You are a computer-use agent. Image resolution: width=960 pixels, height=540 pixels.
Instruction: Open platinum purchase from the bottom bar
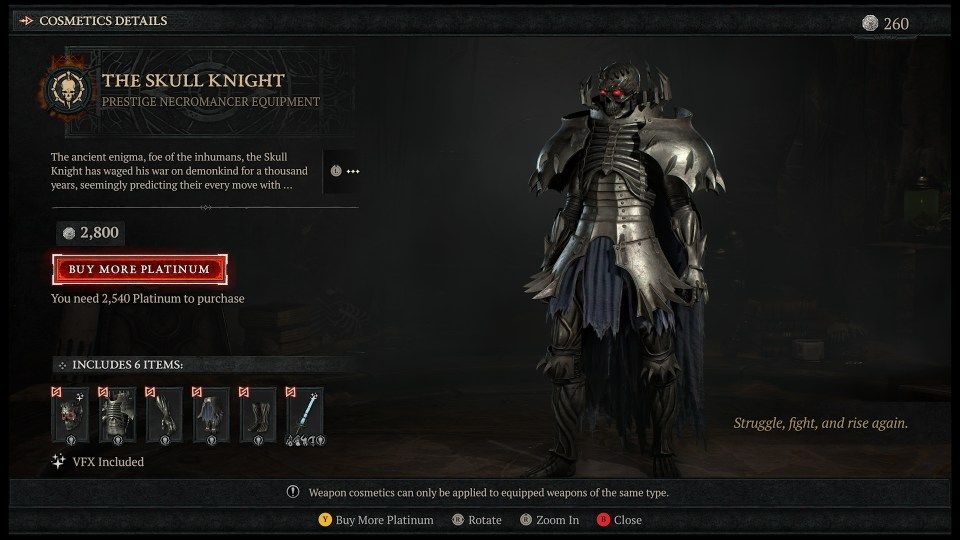click(376, 520)
